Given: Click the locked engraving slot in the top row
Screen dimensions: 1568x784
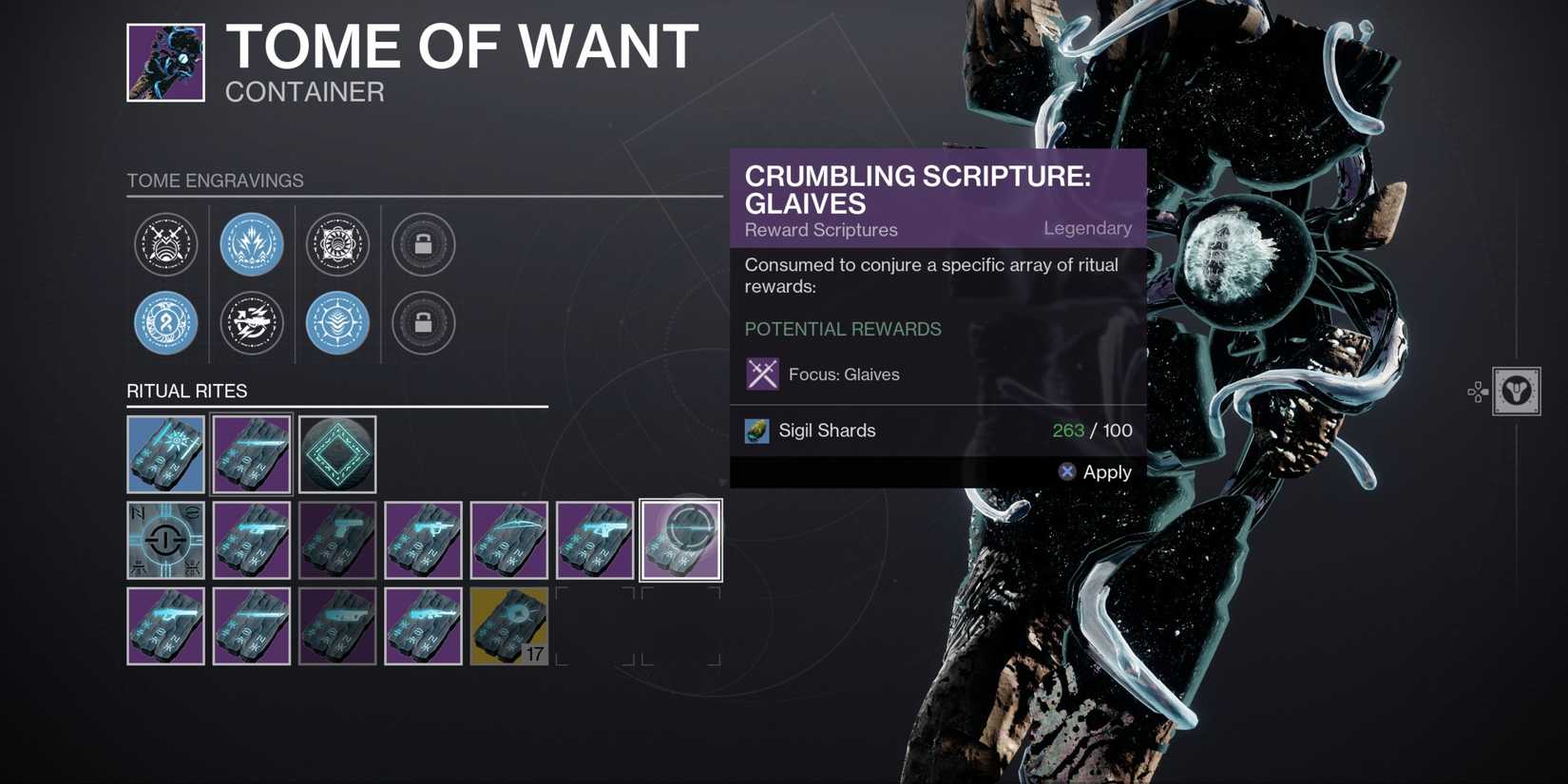Looking at the screenshot, I should 423,244.
